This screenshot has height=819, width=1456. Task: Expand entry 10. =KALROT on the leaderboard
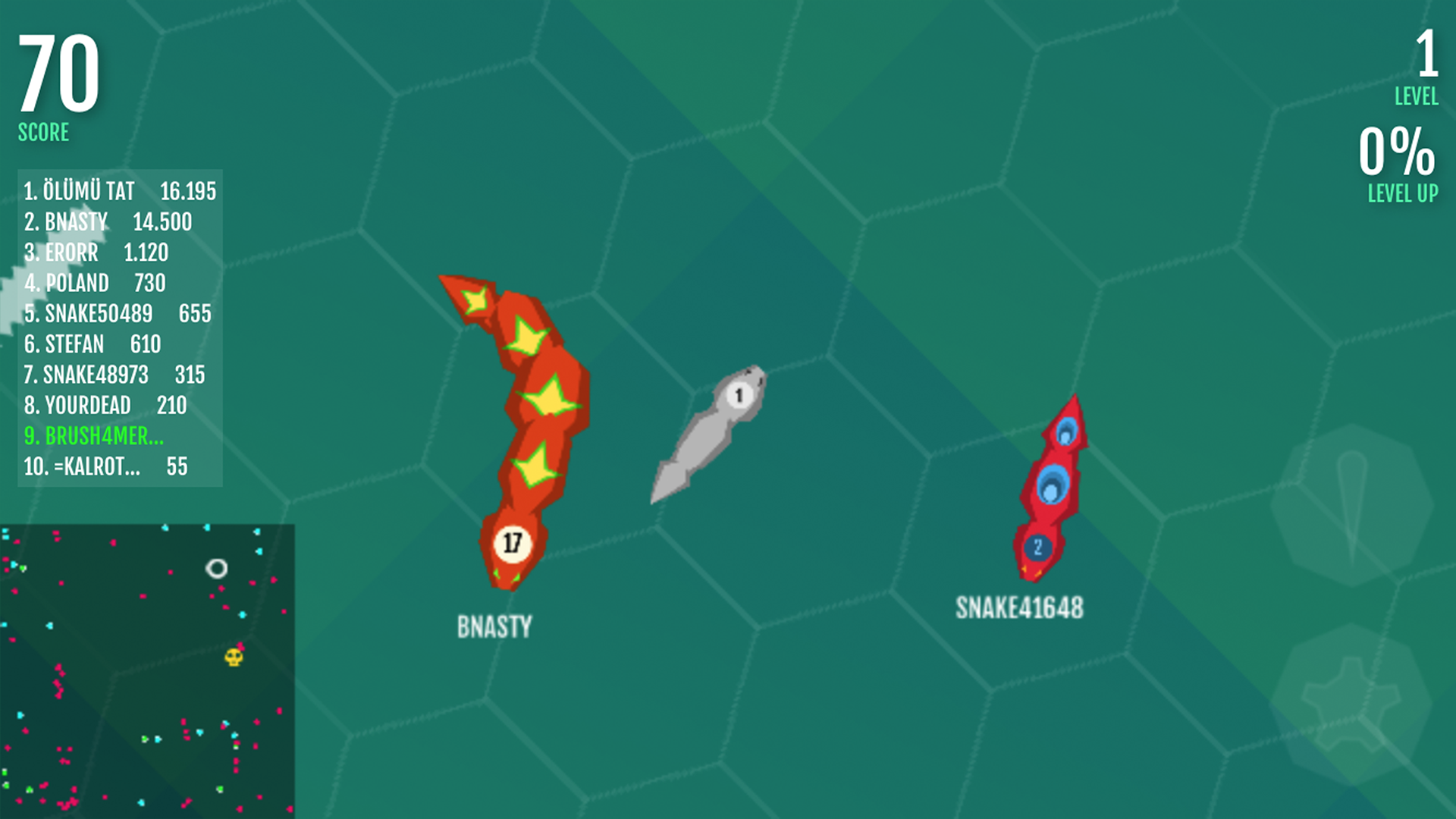[x=106, y=468]
